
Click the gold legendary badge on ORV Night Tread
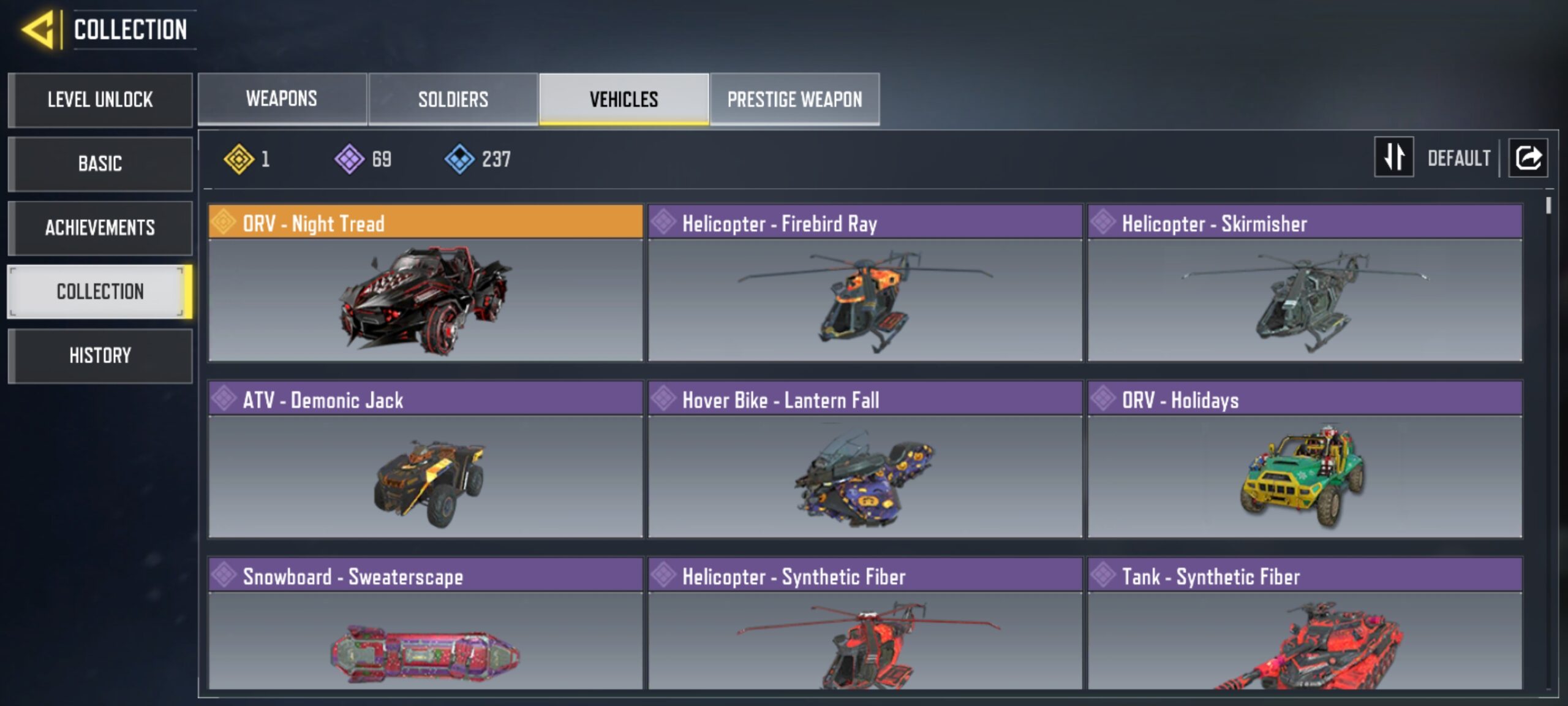point(224,224)
